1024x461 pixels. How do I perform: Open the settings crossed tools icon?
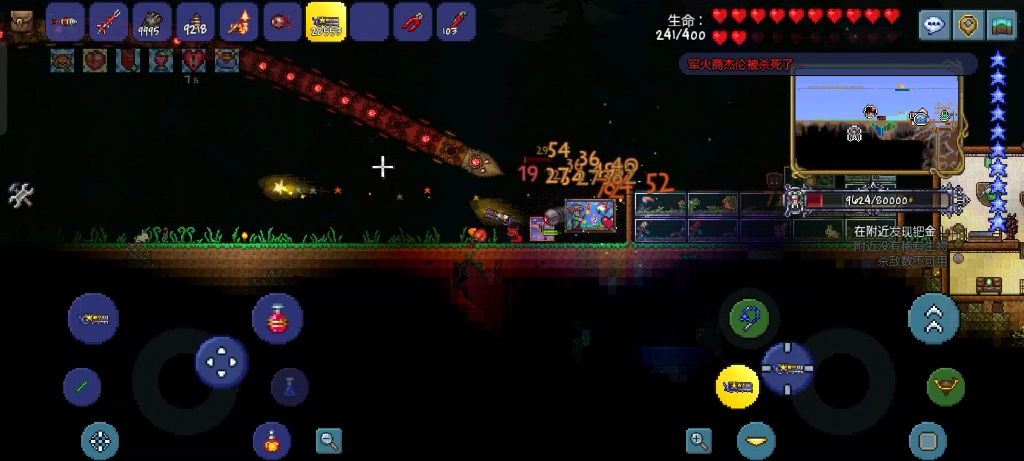[x=21, y=195]
